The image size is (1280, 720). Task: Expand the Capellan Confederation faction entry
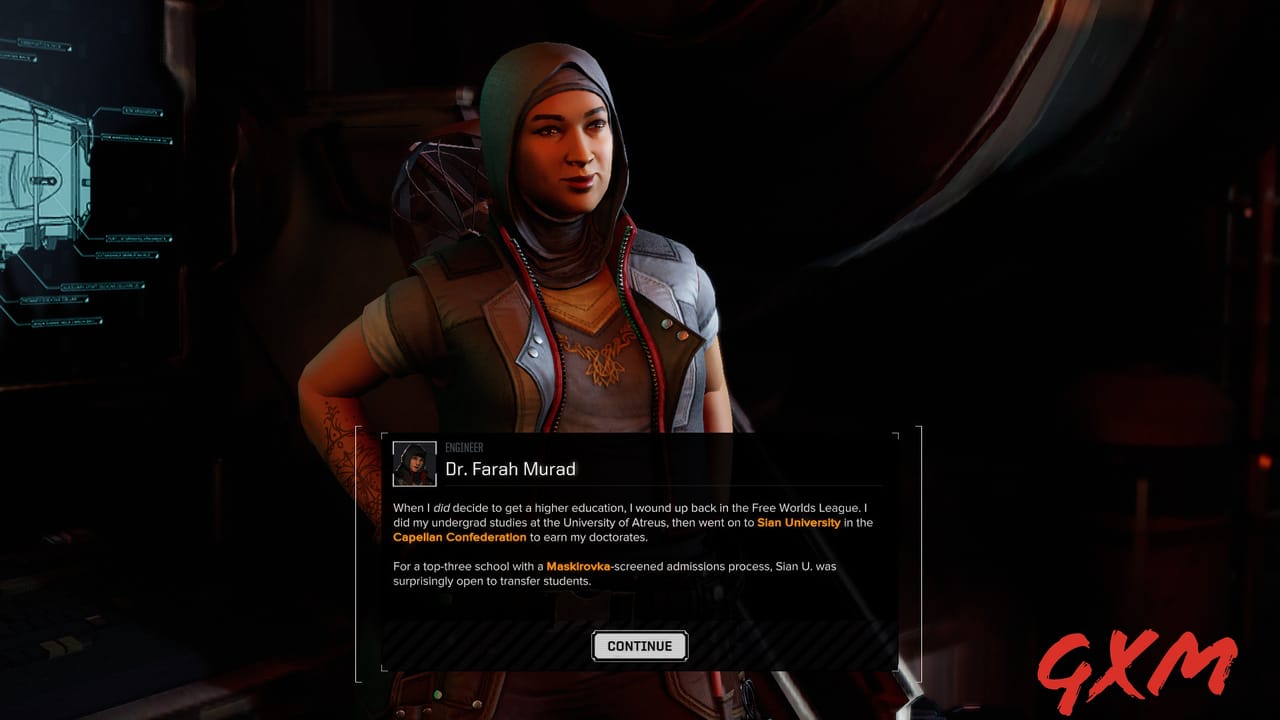pyautogui.click(x=461, y=536)
